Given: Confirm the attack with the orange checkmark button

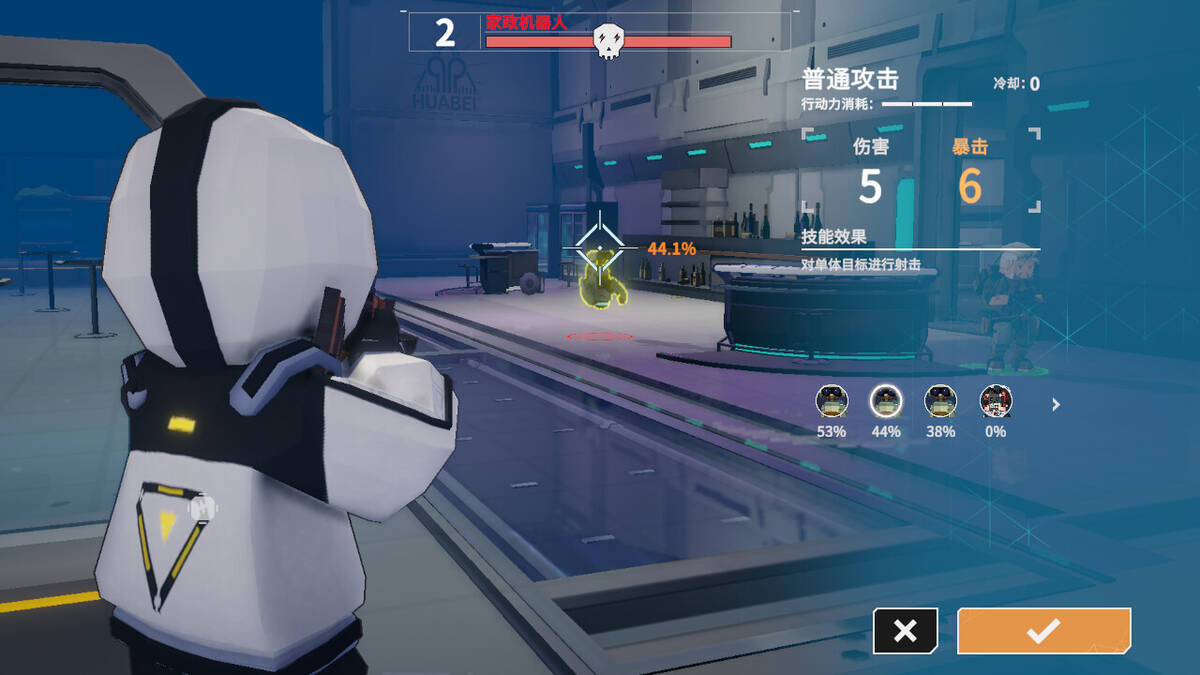Looking at the screenshot, I should 1043,630.
